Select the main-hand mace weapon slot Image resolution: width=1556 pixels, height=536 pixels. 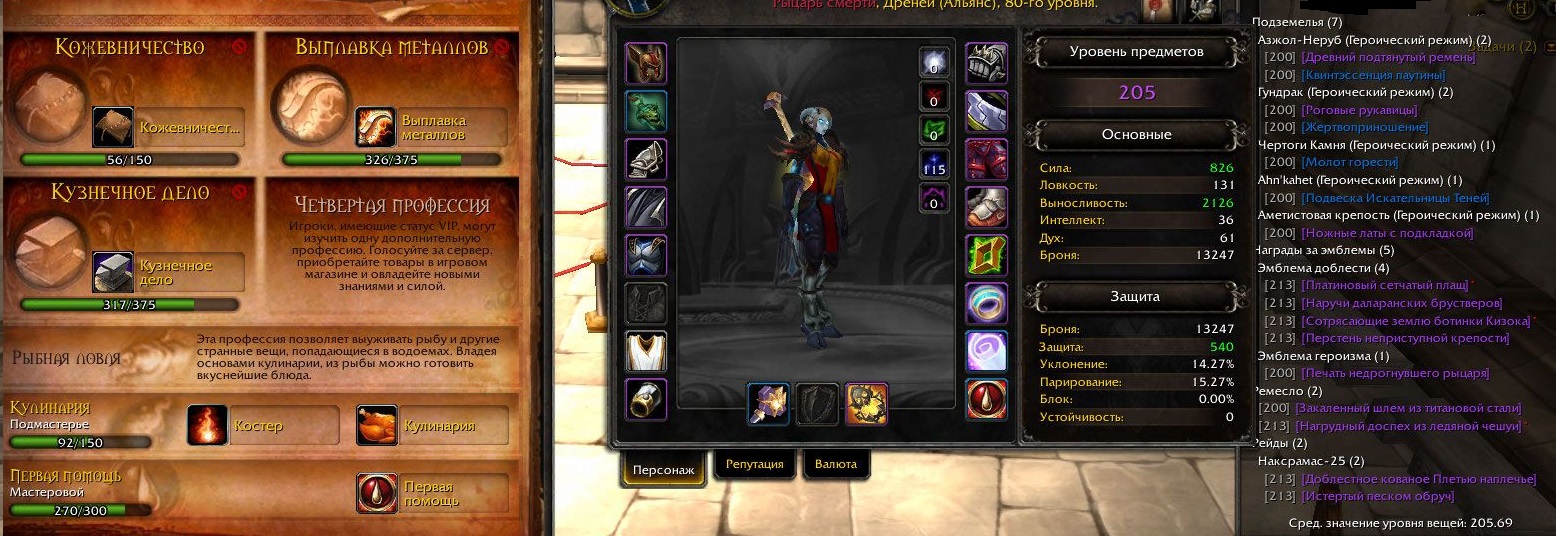[x=768, y=404]
